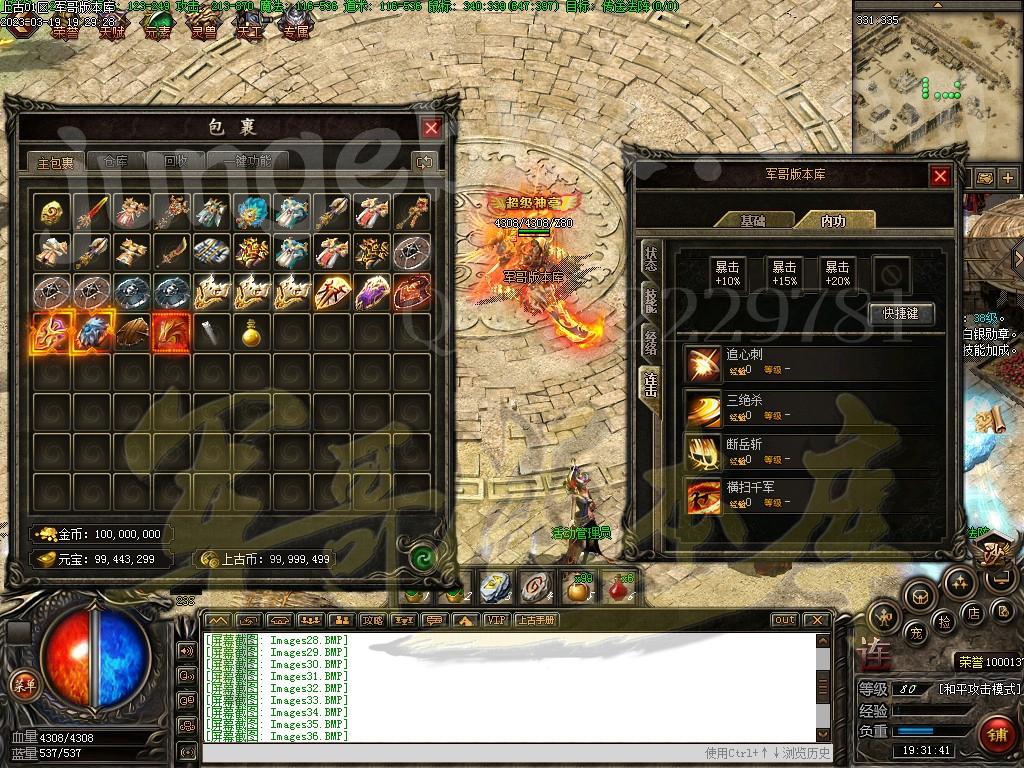Click the VIP button above chat

(496, 620)
